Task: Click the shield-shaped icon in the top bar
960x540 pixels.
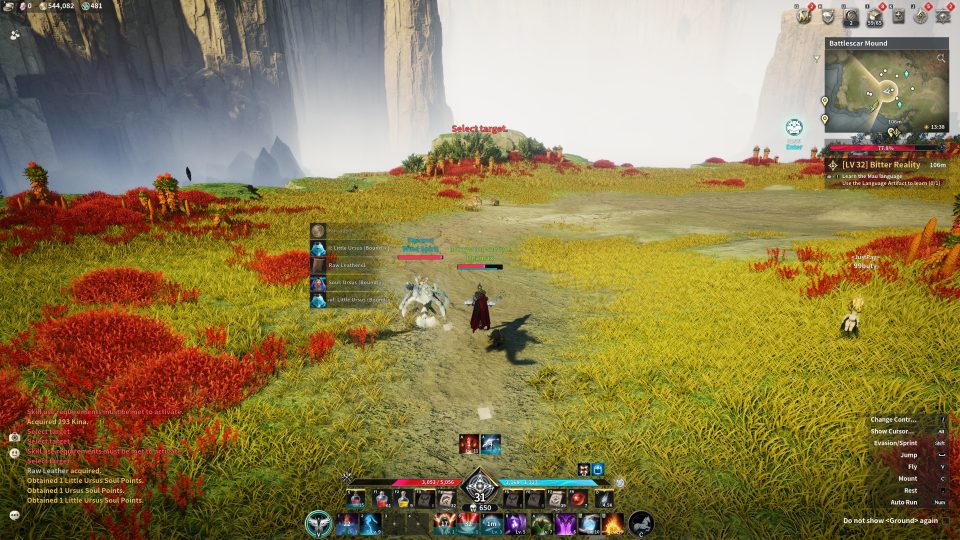Action: tap(828, 15)
